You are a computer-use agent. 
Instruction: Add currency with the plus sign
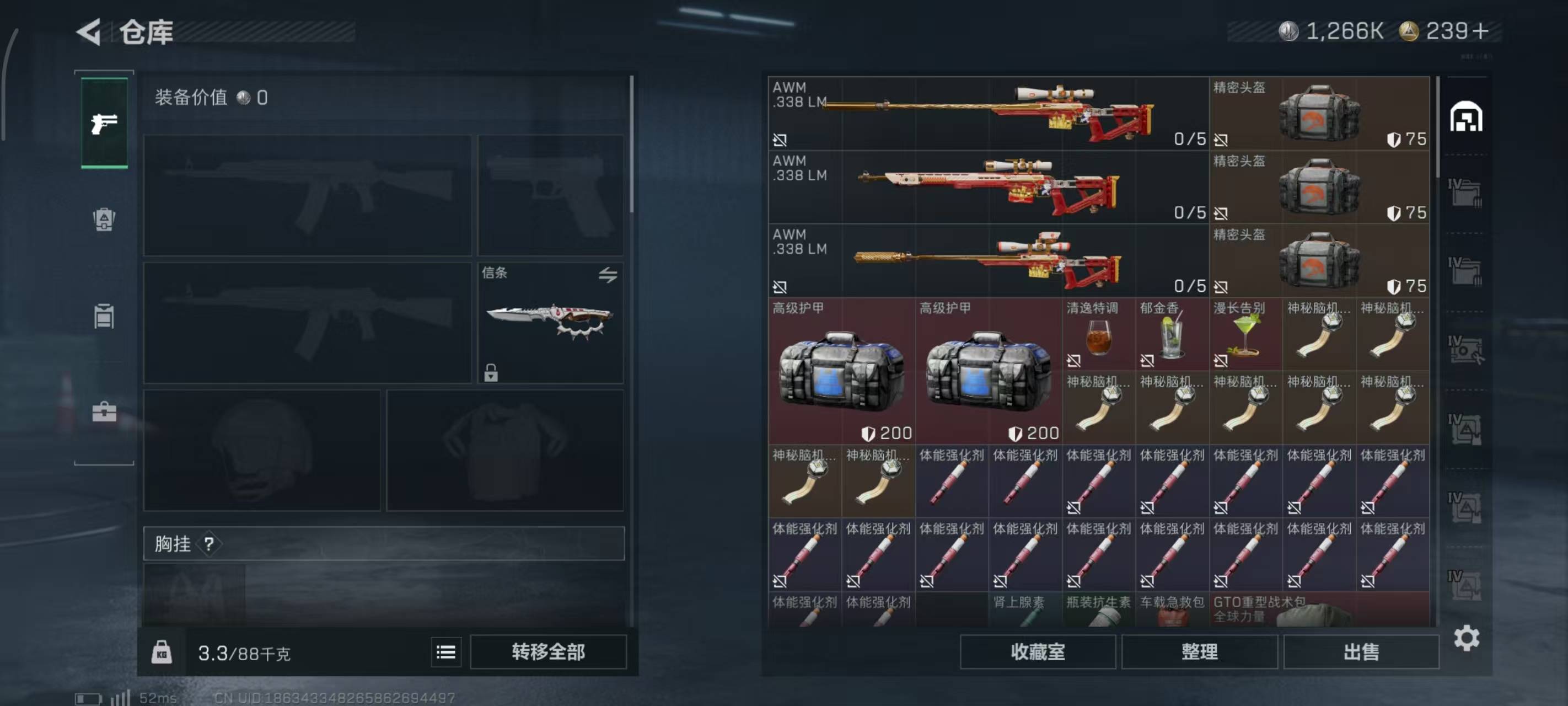[1481, 31]
